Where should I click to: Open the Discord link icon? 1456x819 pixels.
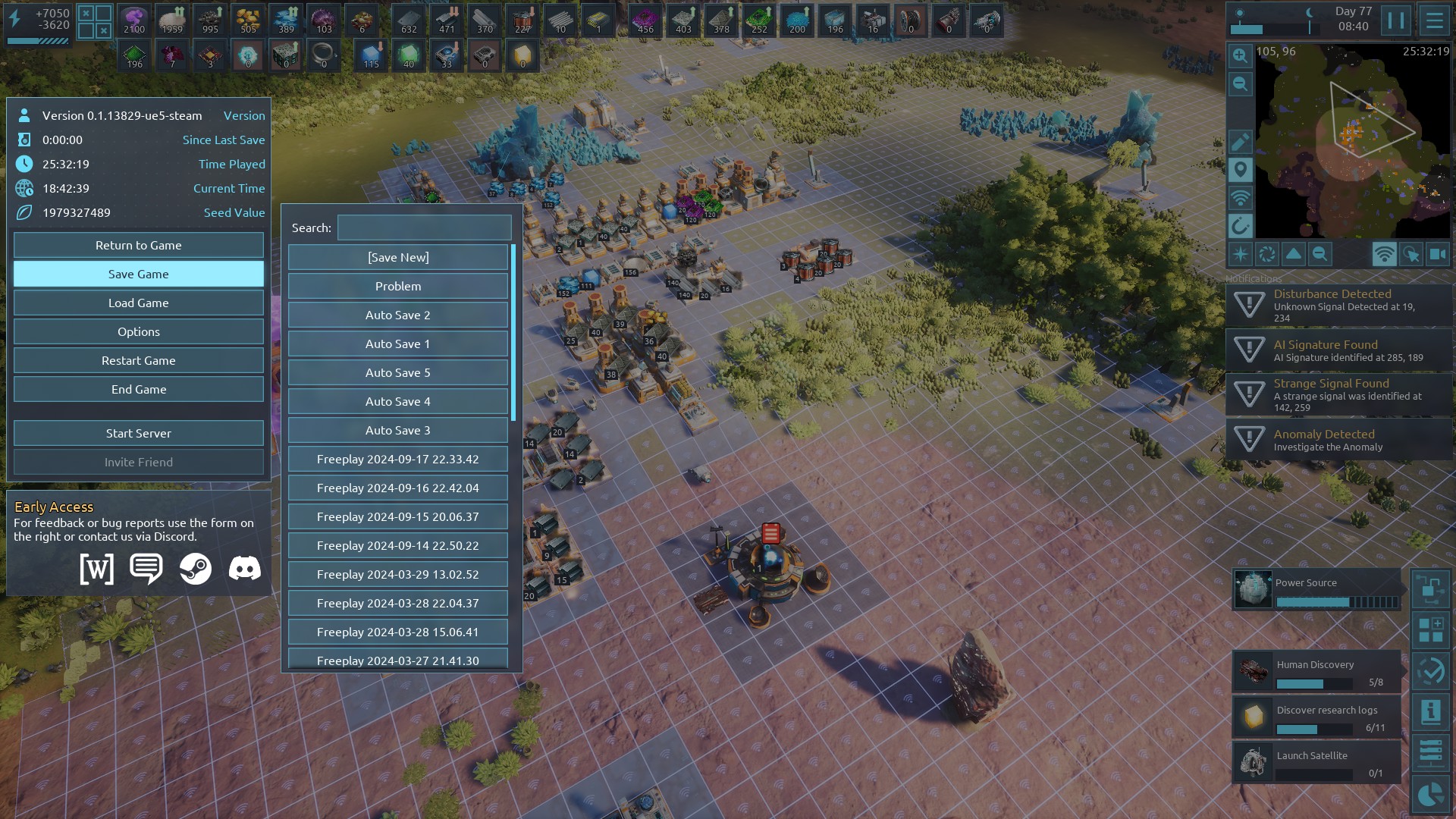click(244, 568)
